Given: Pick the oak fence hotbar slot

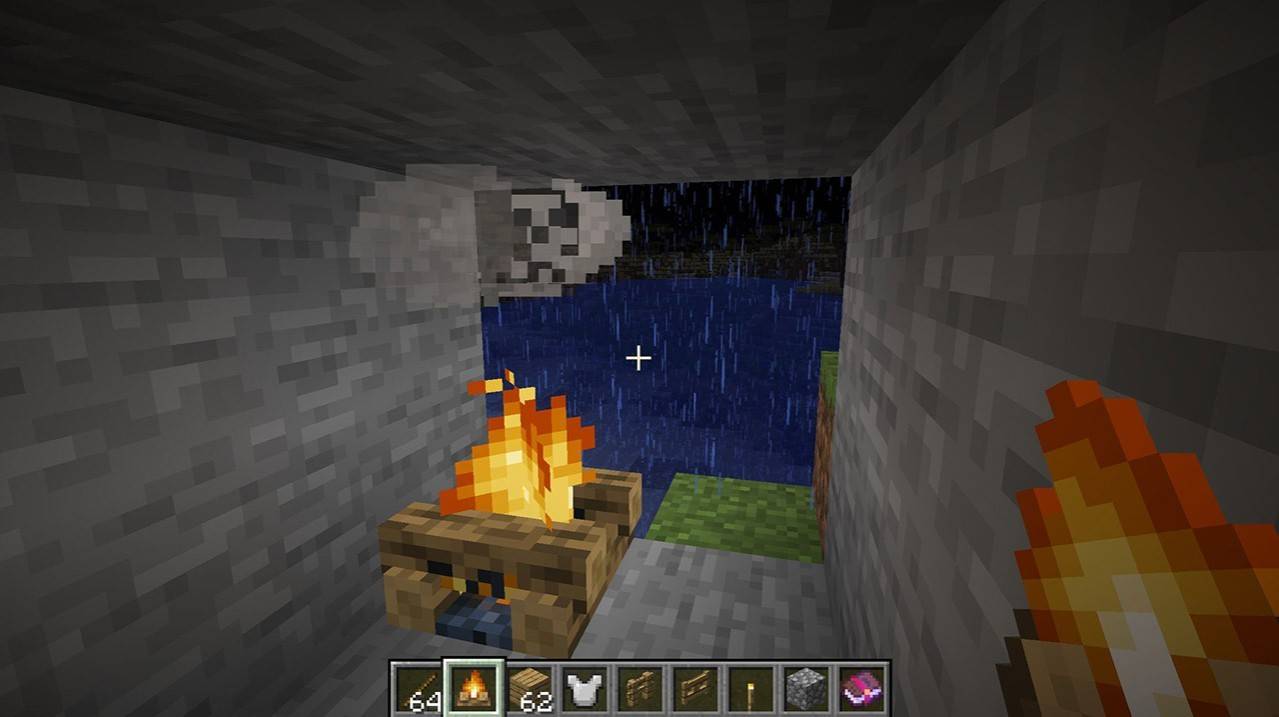Looking at the screenshot, I should point(640,689).
